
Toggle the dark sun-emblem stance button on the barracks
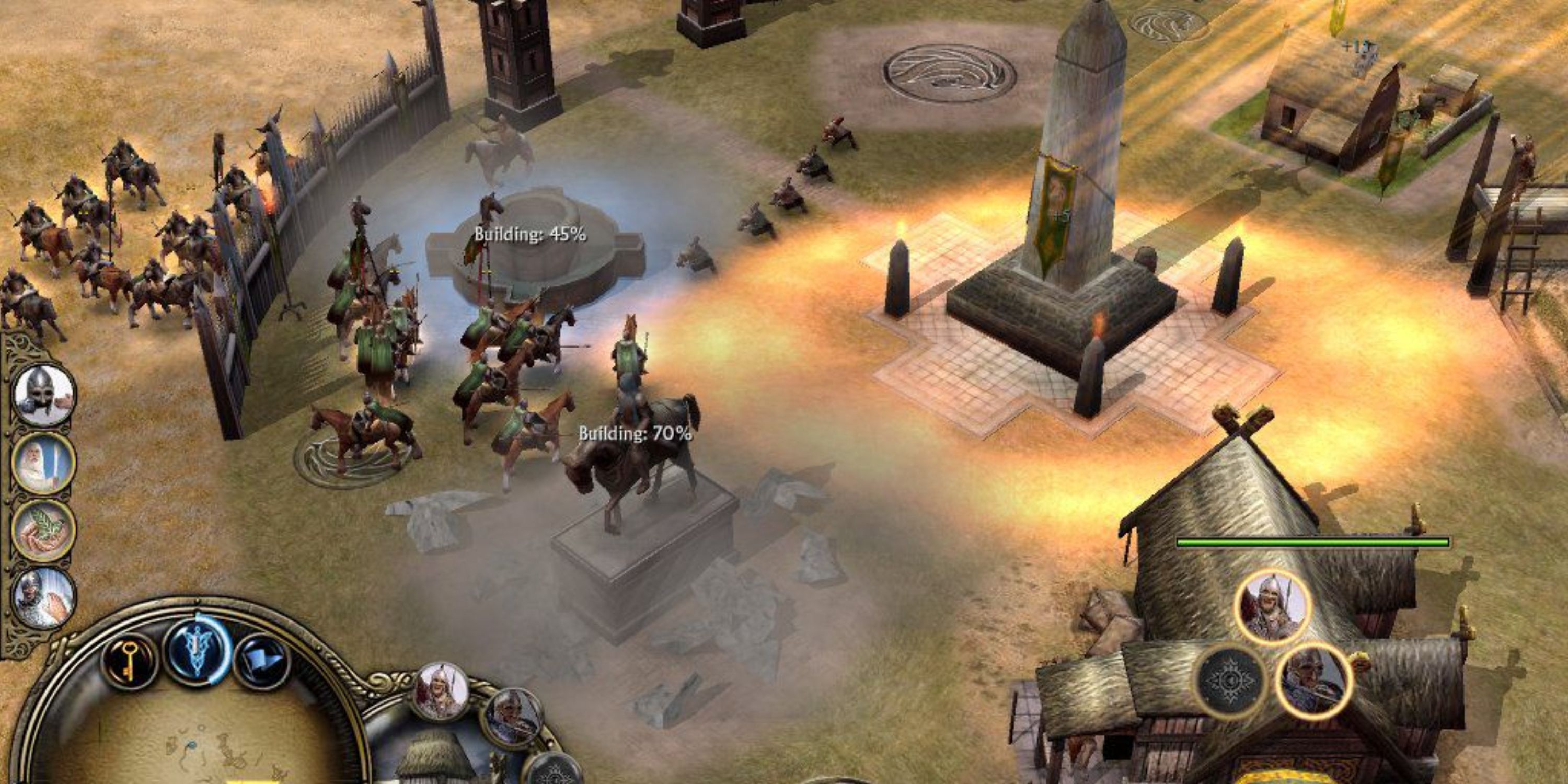pos(1231,682)
